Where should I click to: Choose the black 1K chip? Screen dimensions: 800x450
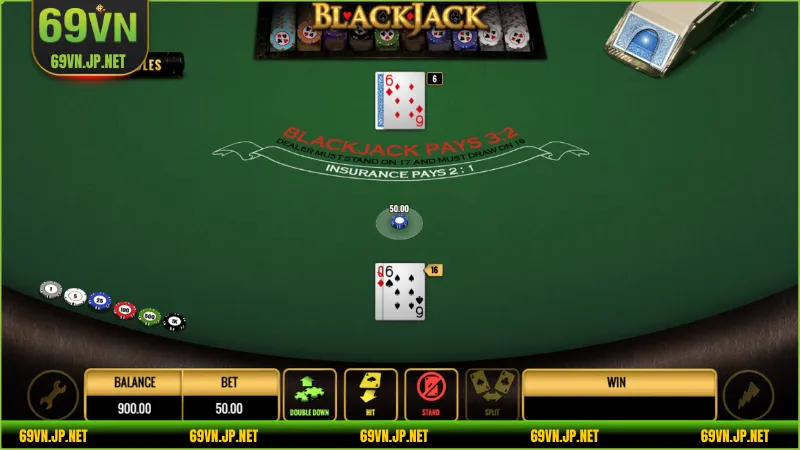[174, 321]
